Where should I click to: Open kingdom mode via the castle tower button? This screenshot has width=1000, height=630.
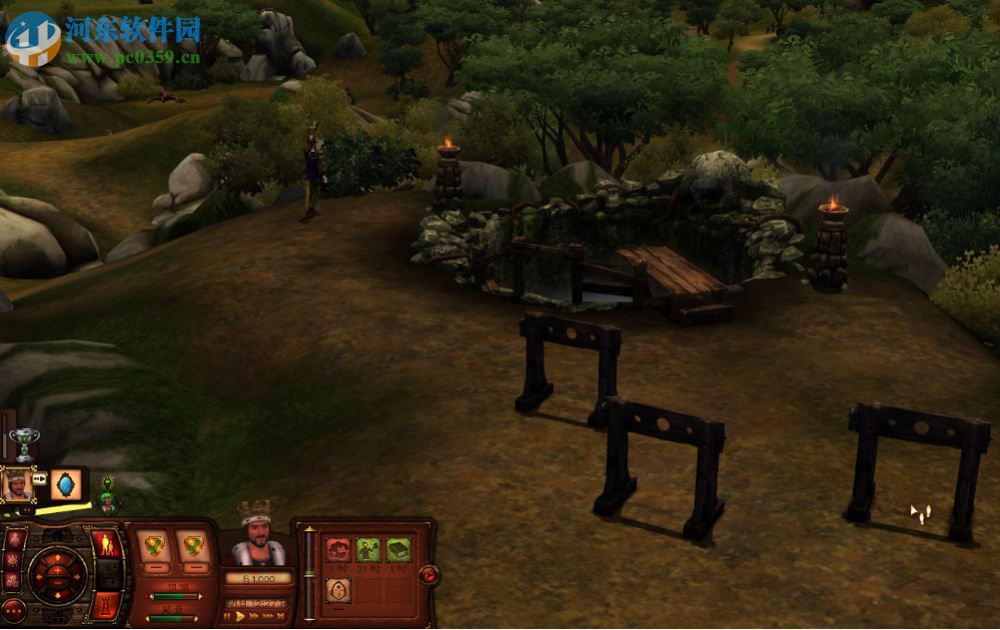106,604
